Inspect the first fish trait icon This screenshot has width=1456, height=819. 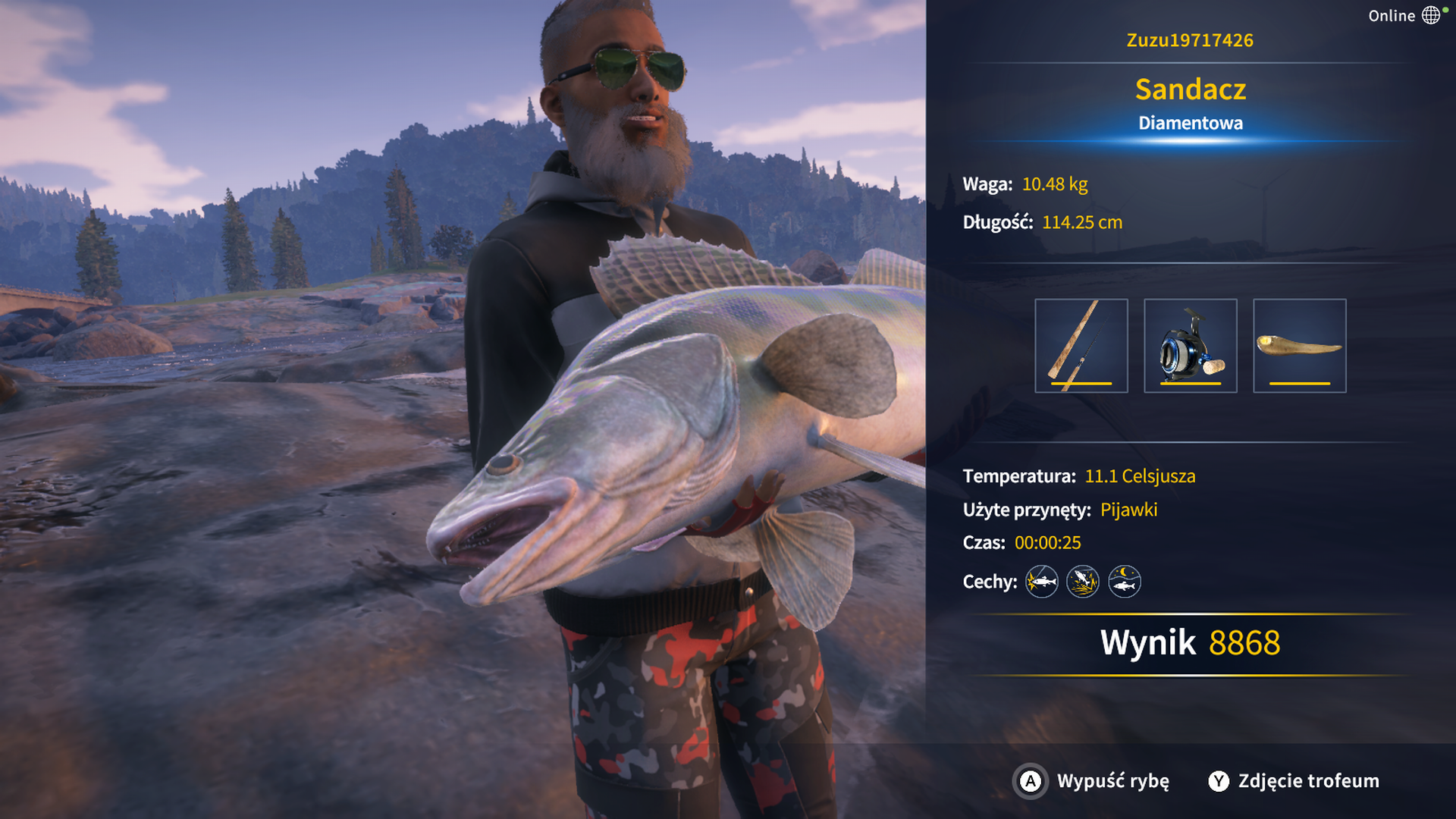coord(1041,582)
